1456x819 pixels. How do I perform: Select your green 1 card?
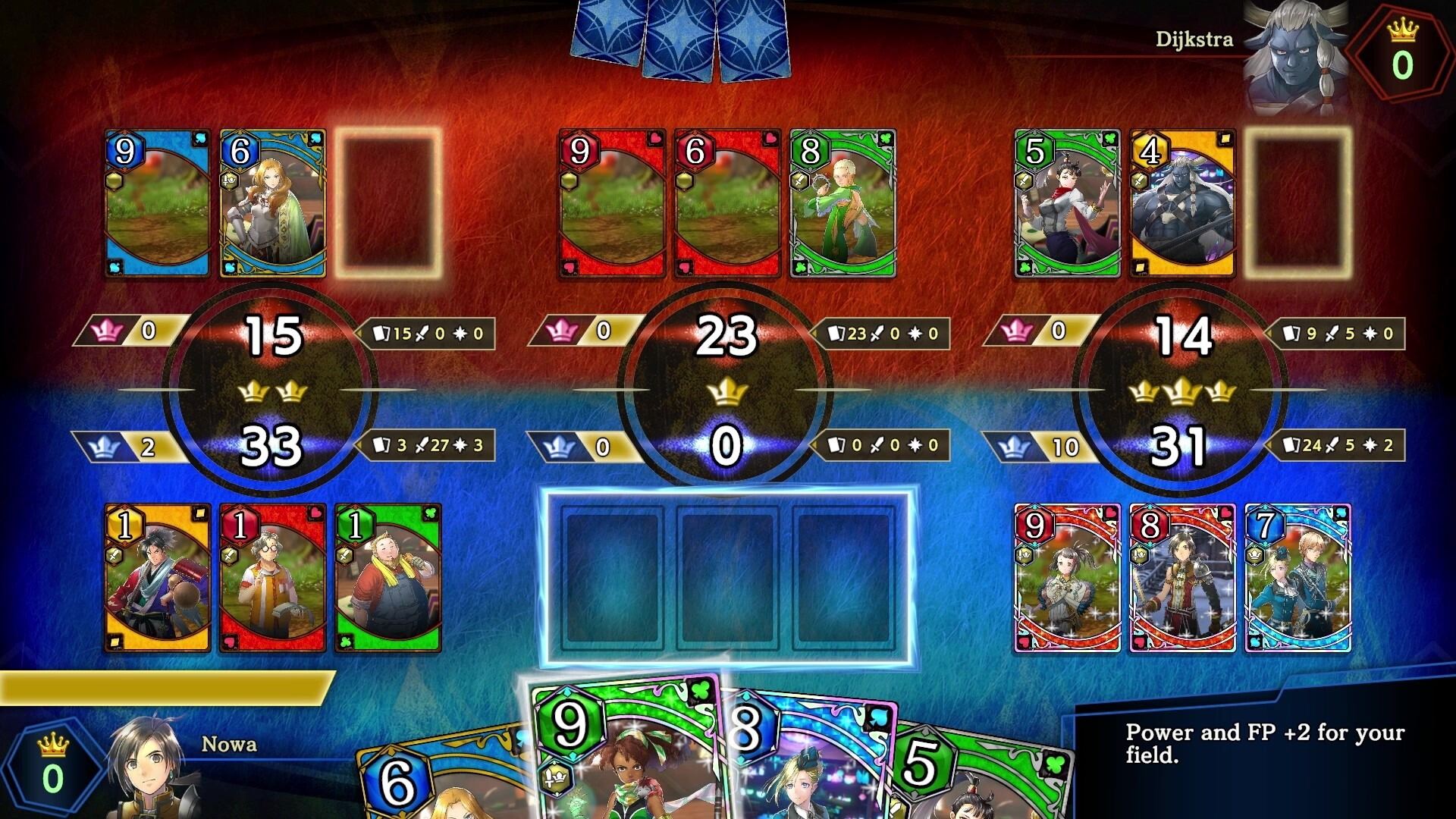[388, 578]
